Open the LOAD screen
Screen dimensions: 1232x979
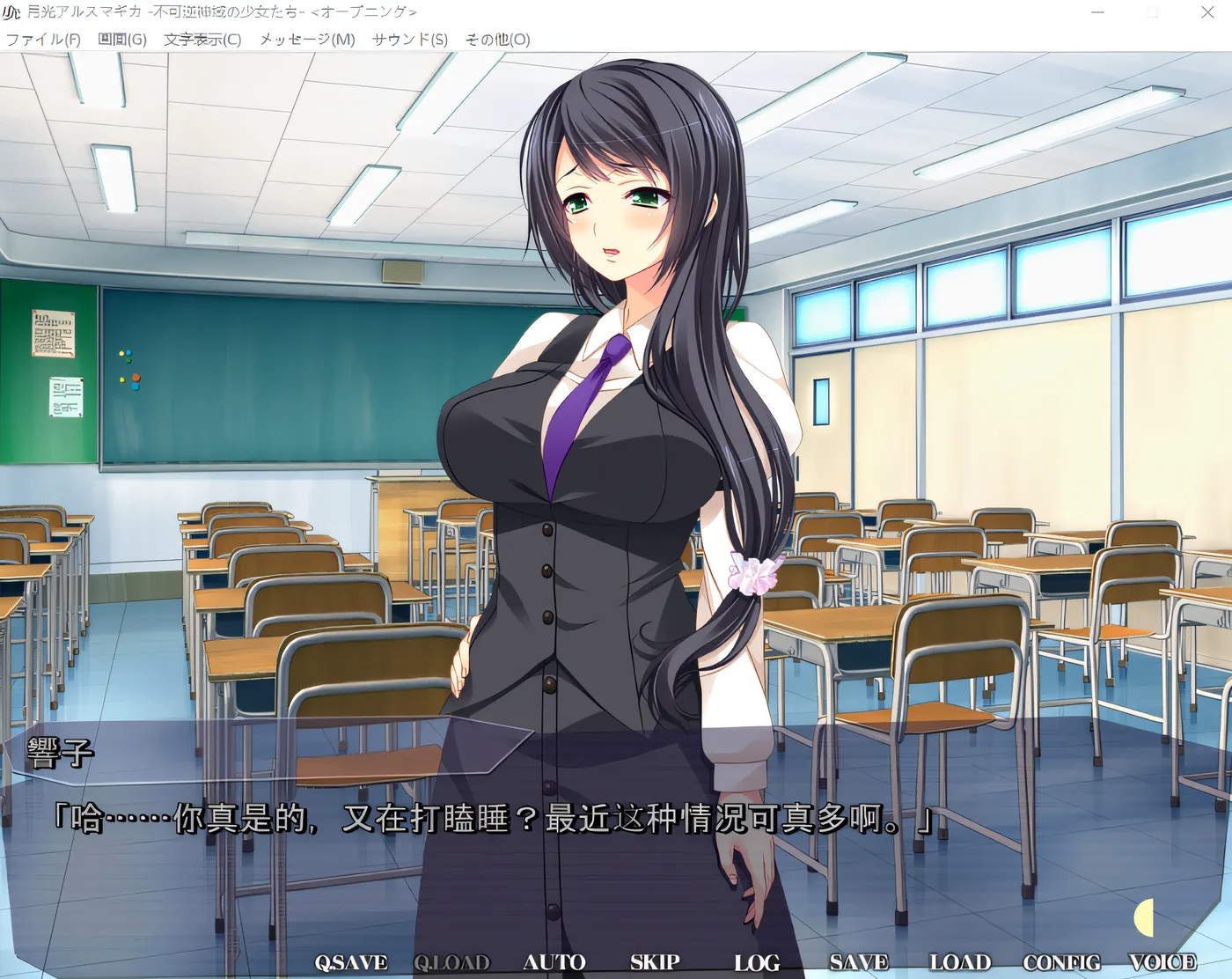[x=958, y=962]
